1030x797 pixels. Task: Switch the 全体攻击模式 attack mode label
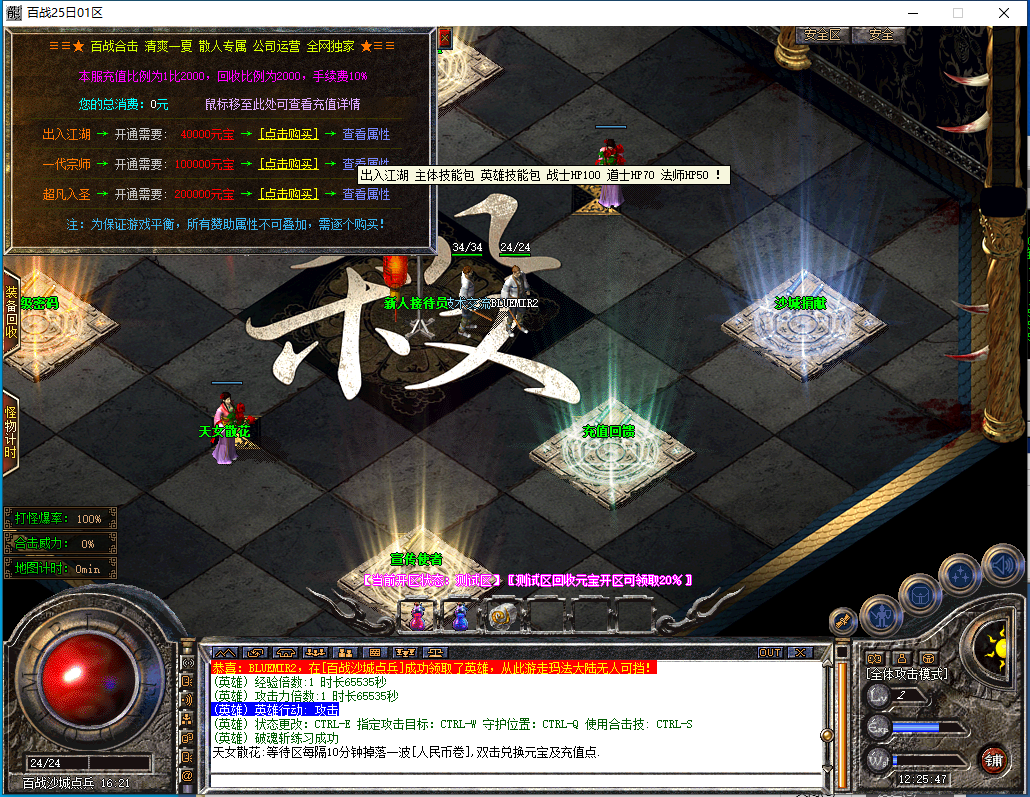tap(906, 674)
